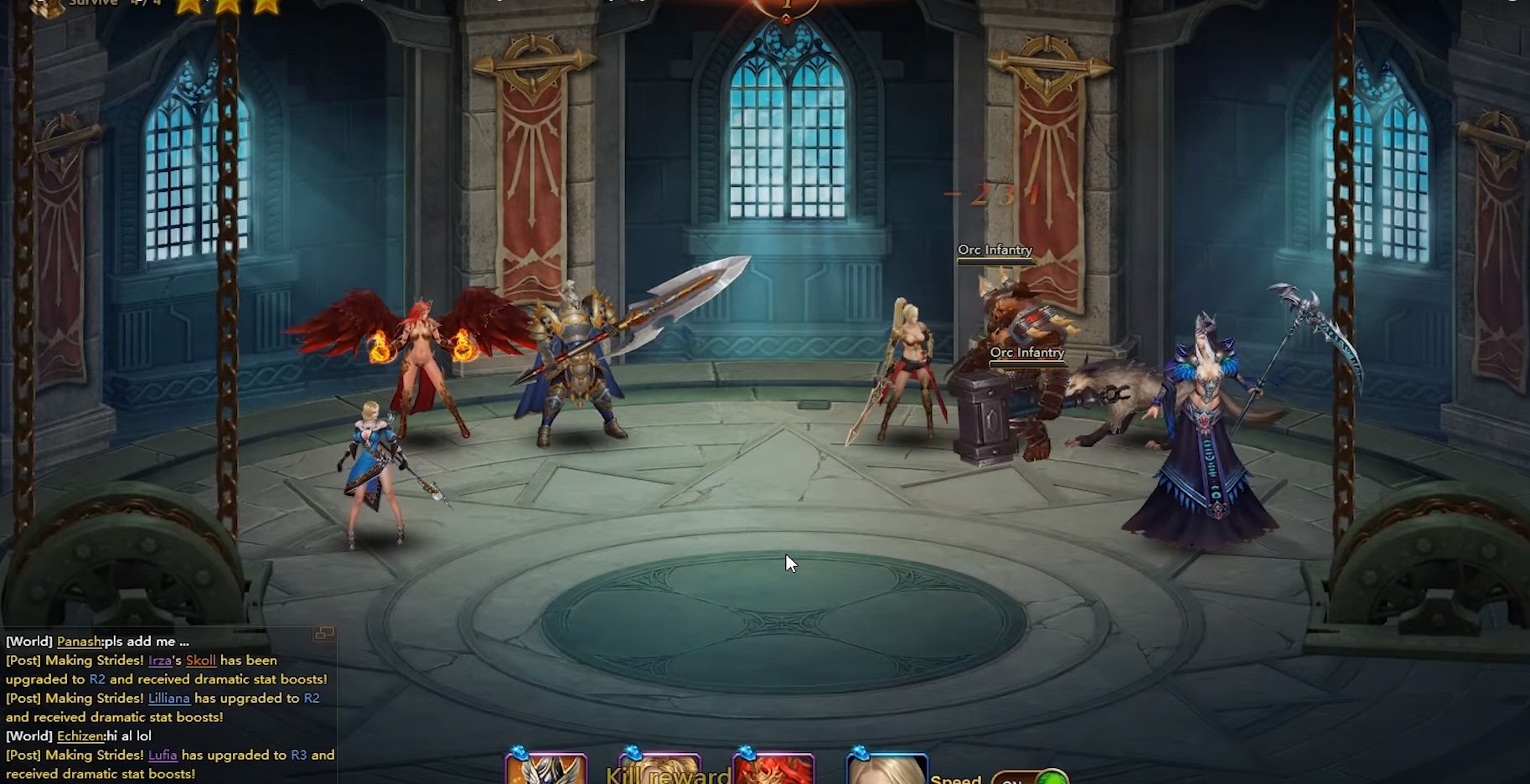Inspect the Skoll link in chat
This screenshot has height=784, width=1530.
coord(201,661)
